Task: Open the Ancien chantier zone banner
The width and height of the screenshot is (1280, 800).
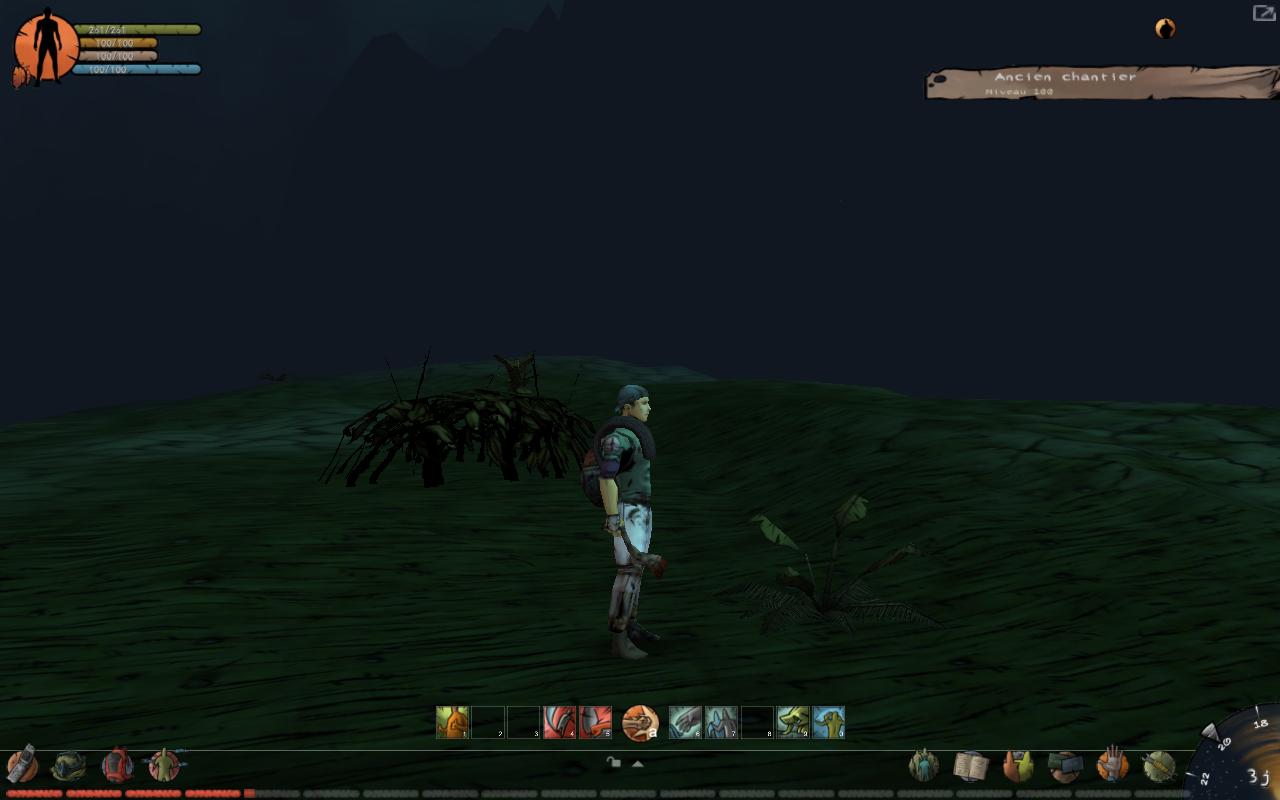Action: point(1100,83)
